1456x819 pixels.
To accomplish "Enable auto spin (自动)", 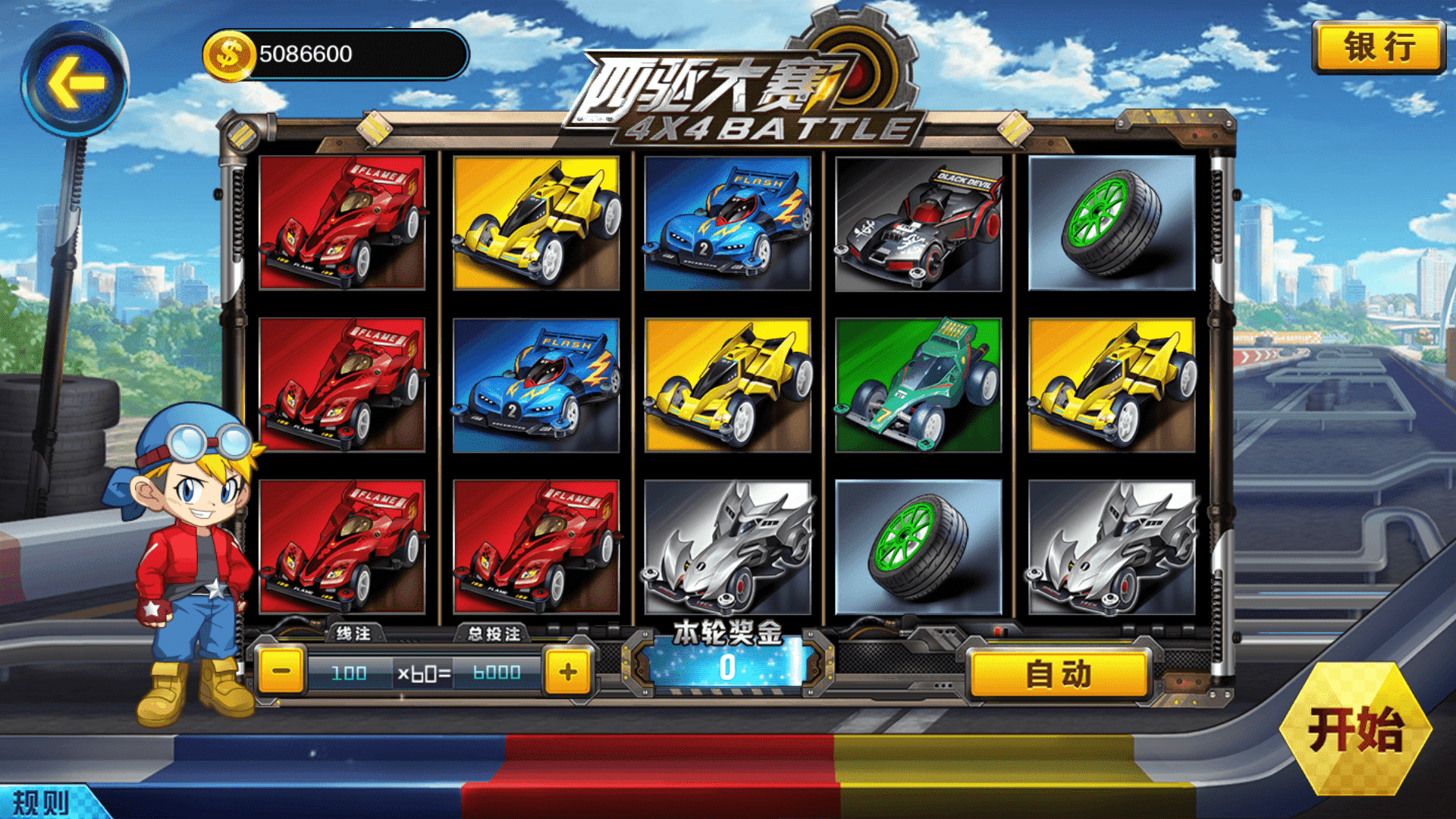I will [x=1059, y=674].
